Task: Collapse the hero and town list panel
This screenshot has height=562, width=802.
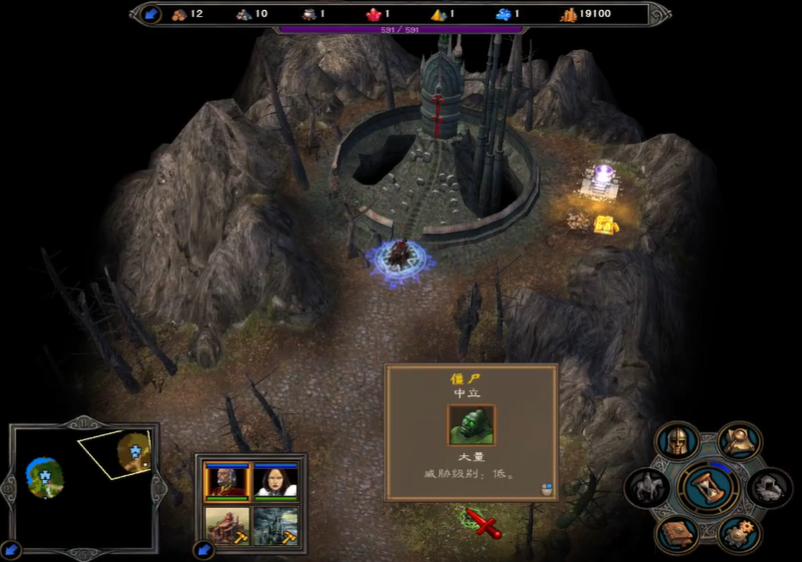Action: [x=205, y=549]
